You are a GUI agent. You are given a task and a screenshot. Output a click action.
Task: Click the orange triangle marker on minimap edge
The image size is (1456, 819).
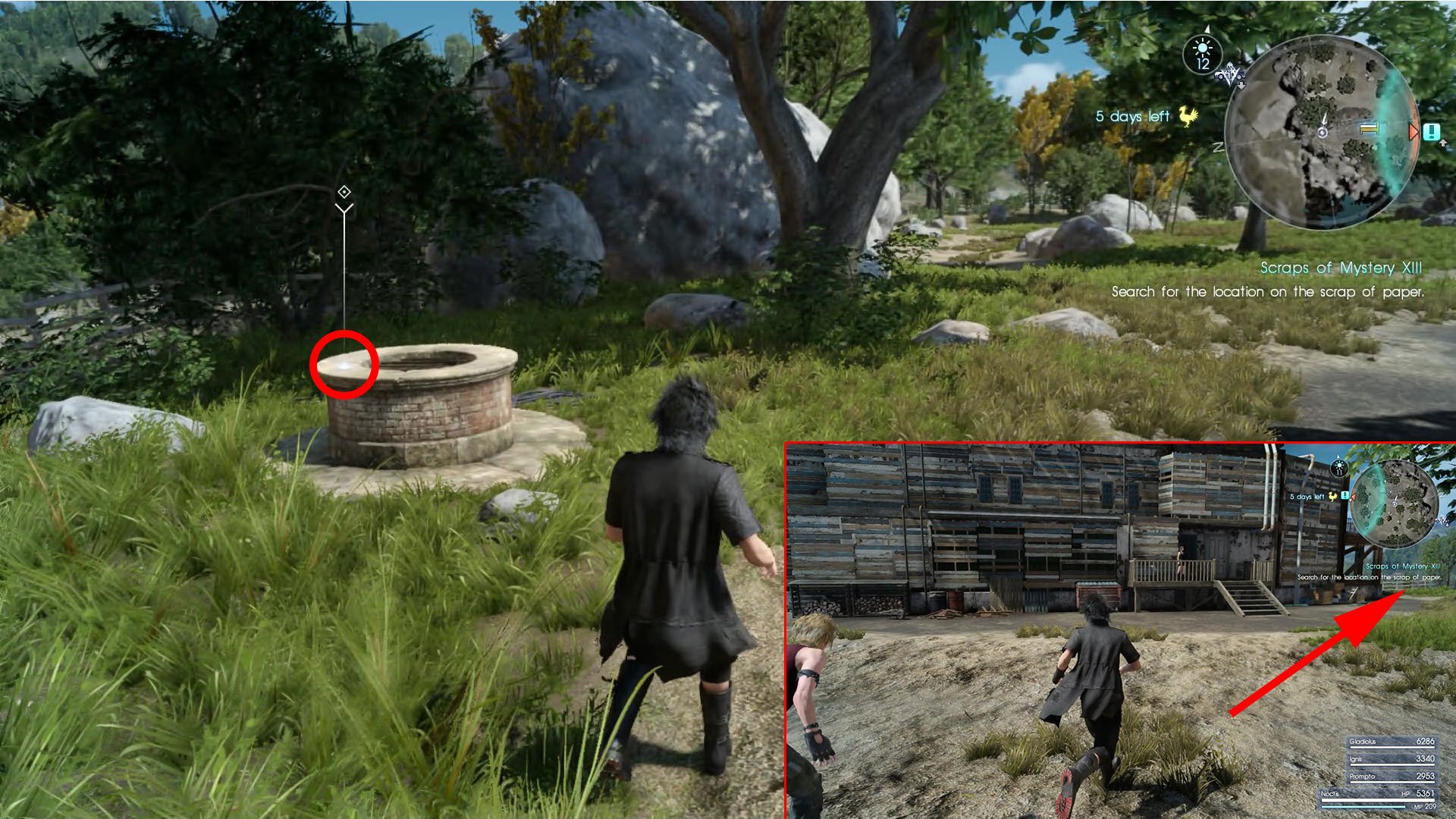1414,130
